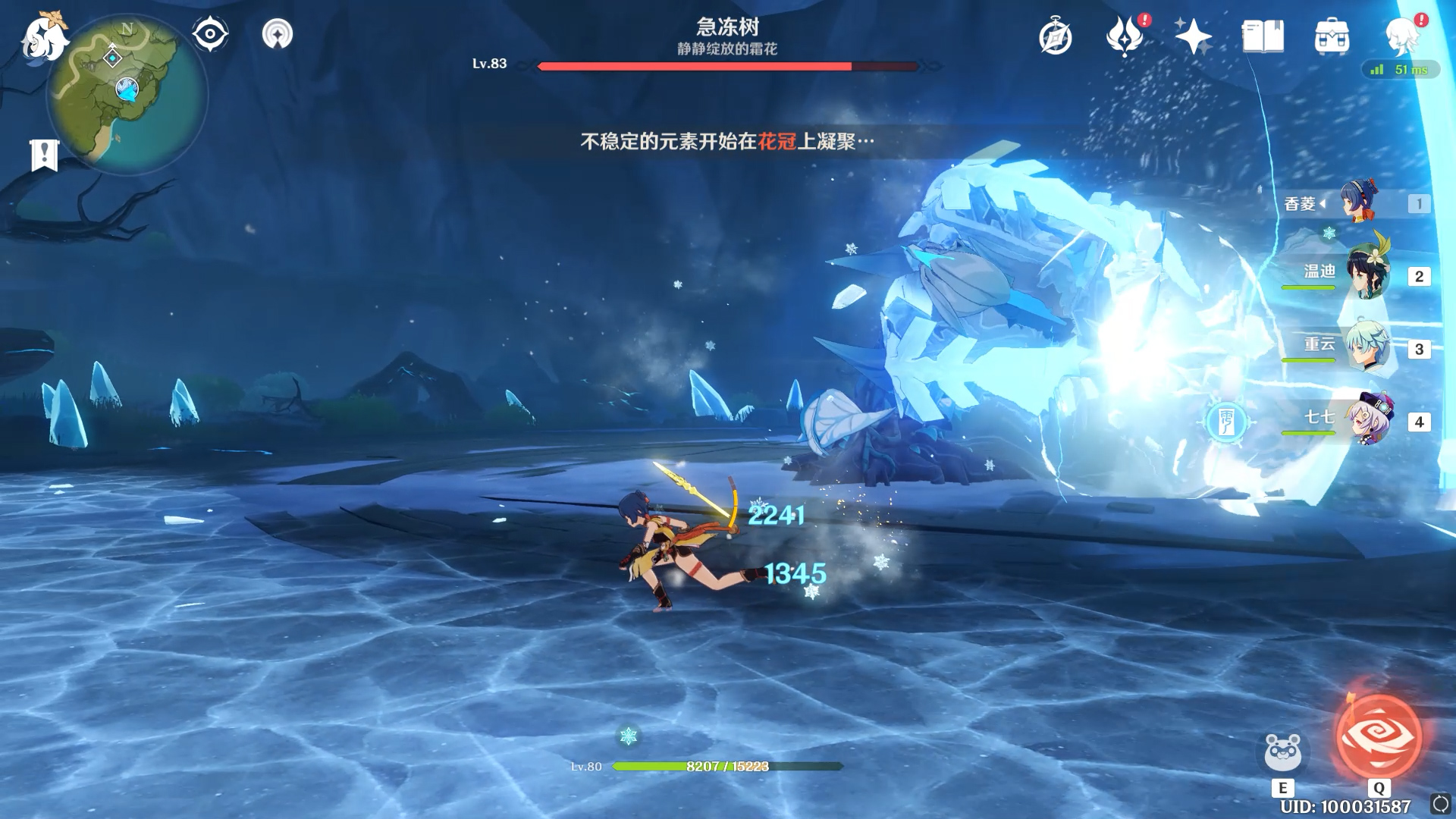Open the events icon with red alert
The image size is (1456, 819).
(x=1126, y=36)
